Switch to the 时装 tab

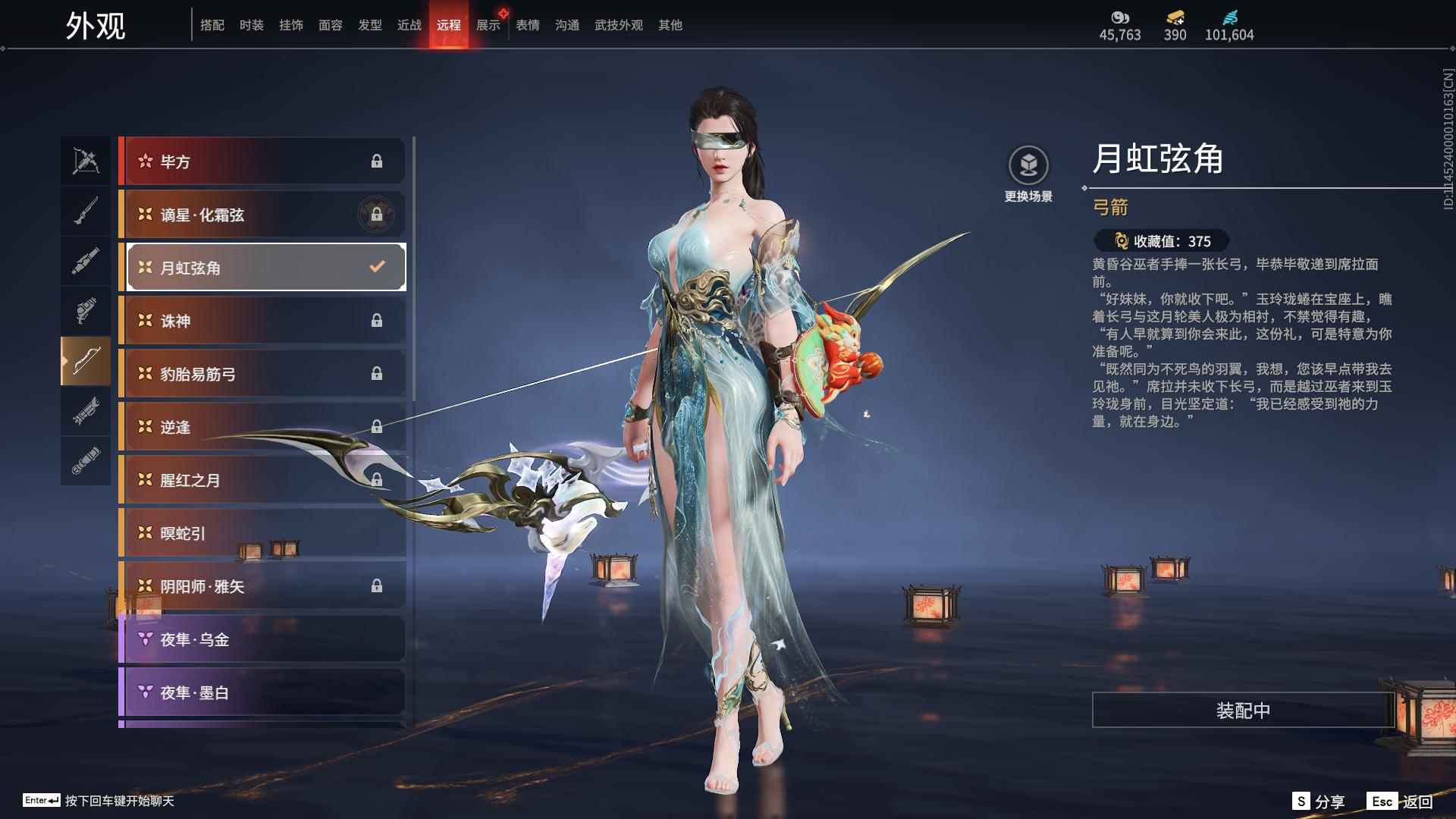click(252, 24)
